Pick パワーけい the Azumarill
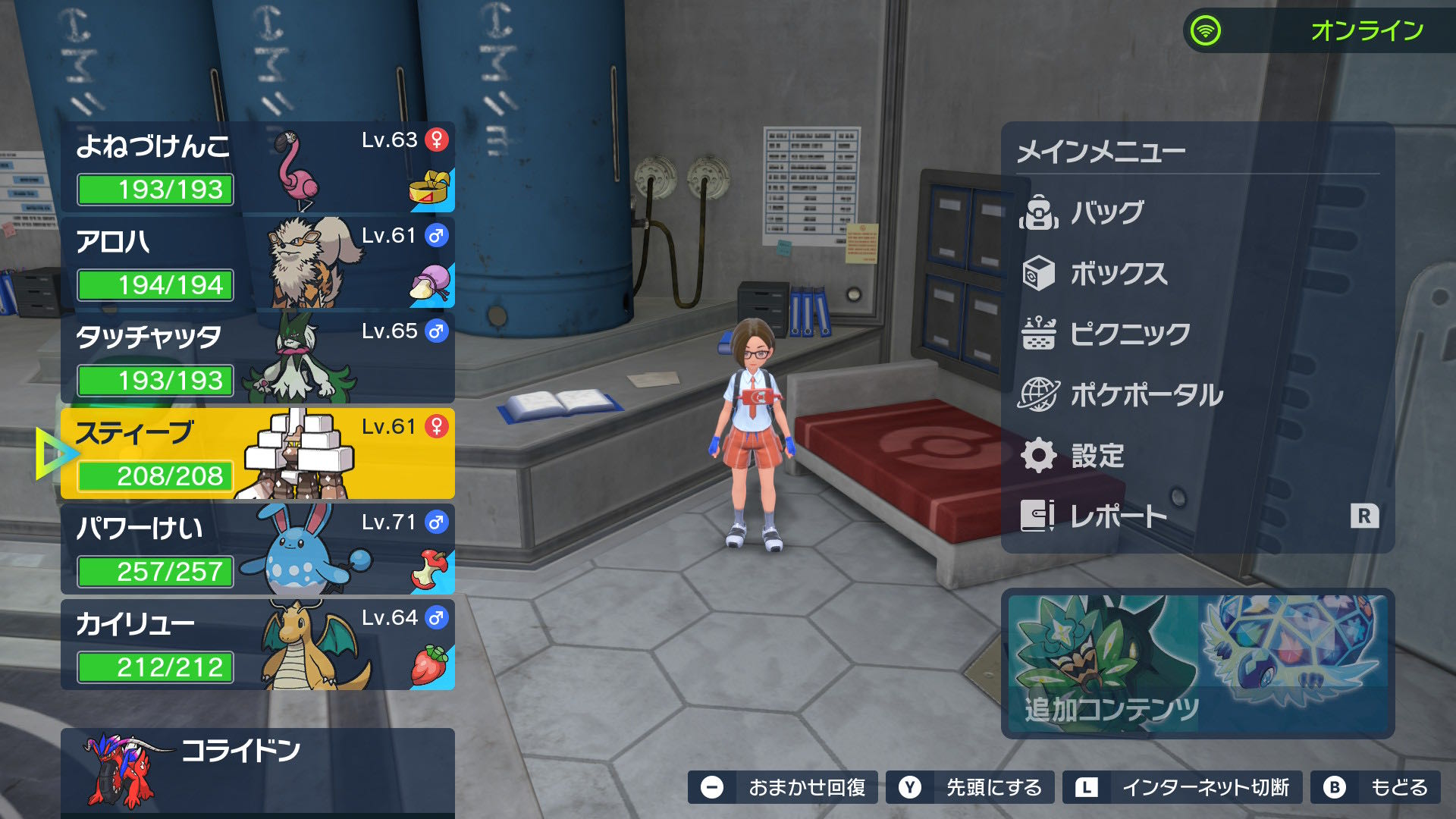Viewport: 1456px width, 819px height. pyautogui.click(x=258, y=549)
